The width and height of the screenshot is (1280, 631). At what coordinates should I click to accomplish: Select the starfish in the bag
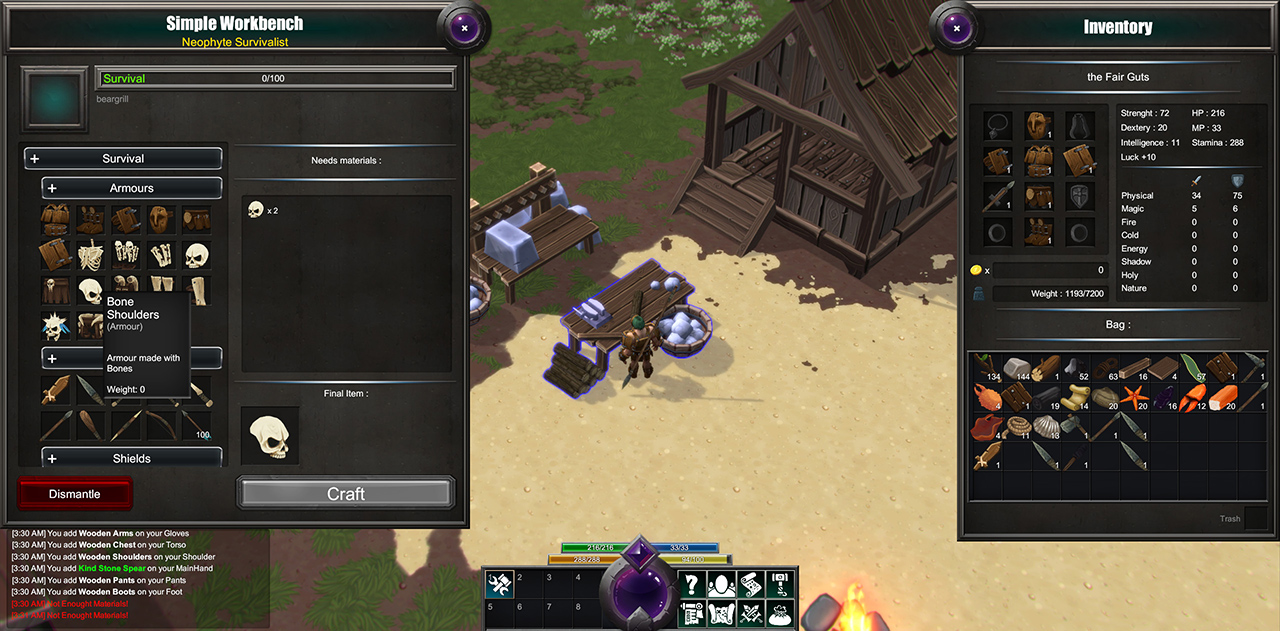point(1136,397)
